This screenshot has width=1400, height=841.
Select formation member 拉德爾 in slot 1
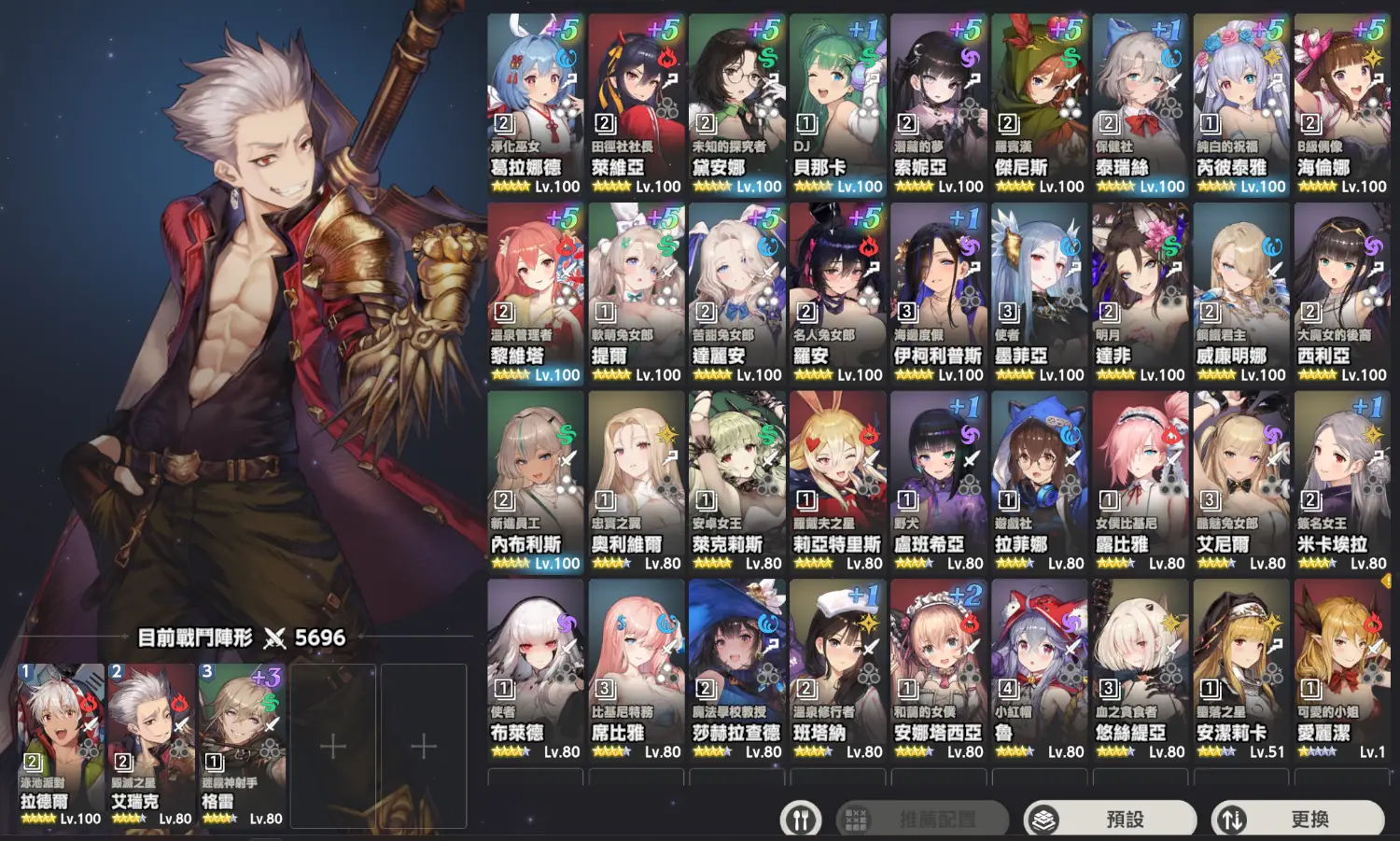pyautogui.click(x=62, y=745)
